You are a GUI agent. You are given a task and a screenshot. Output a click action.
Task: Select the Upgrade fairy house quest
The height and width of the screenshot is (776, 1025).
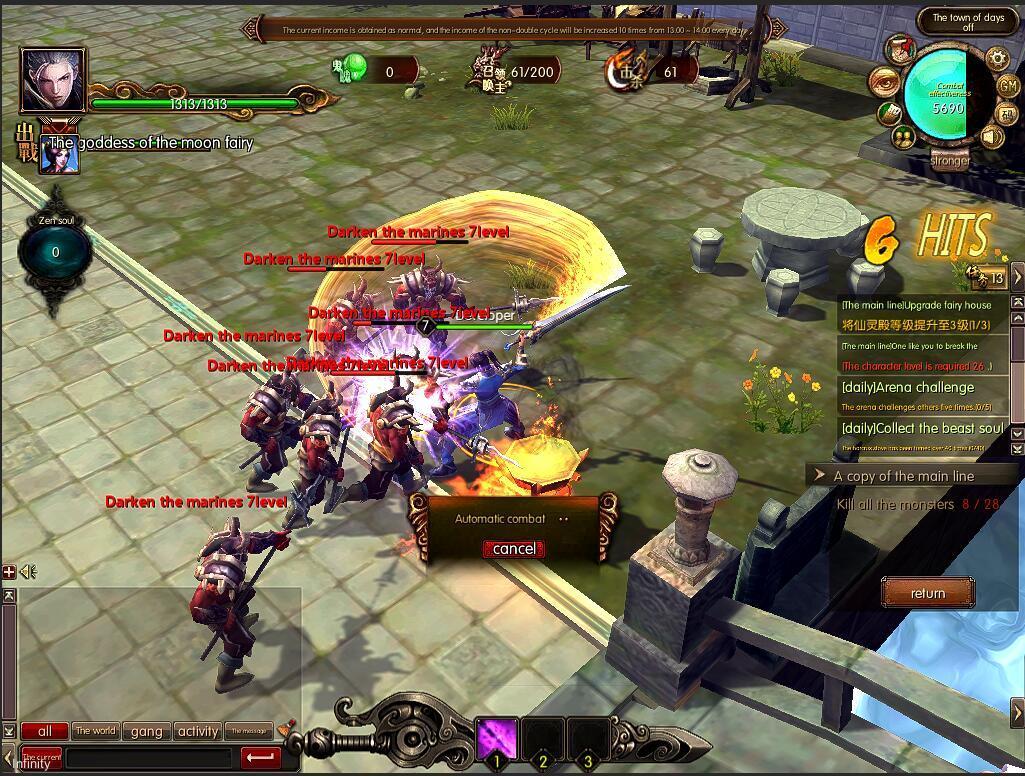(917, 305)
